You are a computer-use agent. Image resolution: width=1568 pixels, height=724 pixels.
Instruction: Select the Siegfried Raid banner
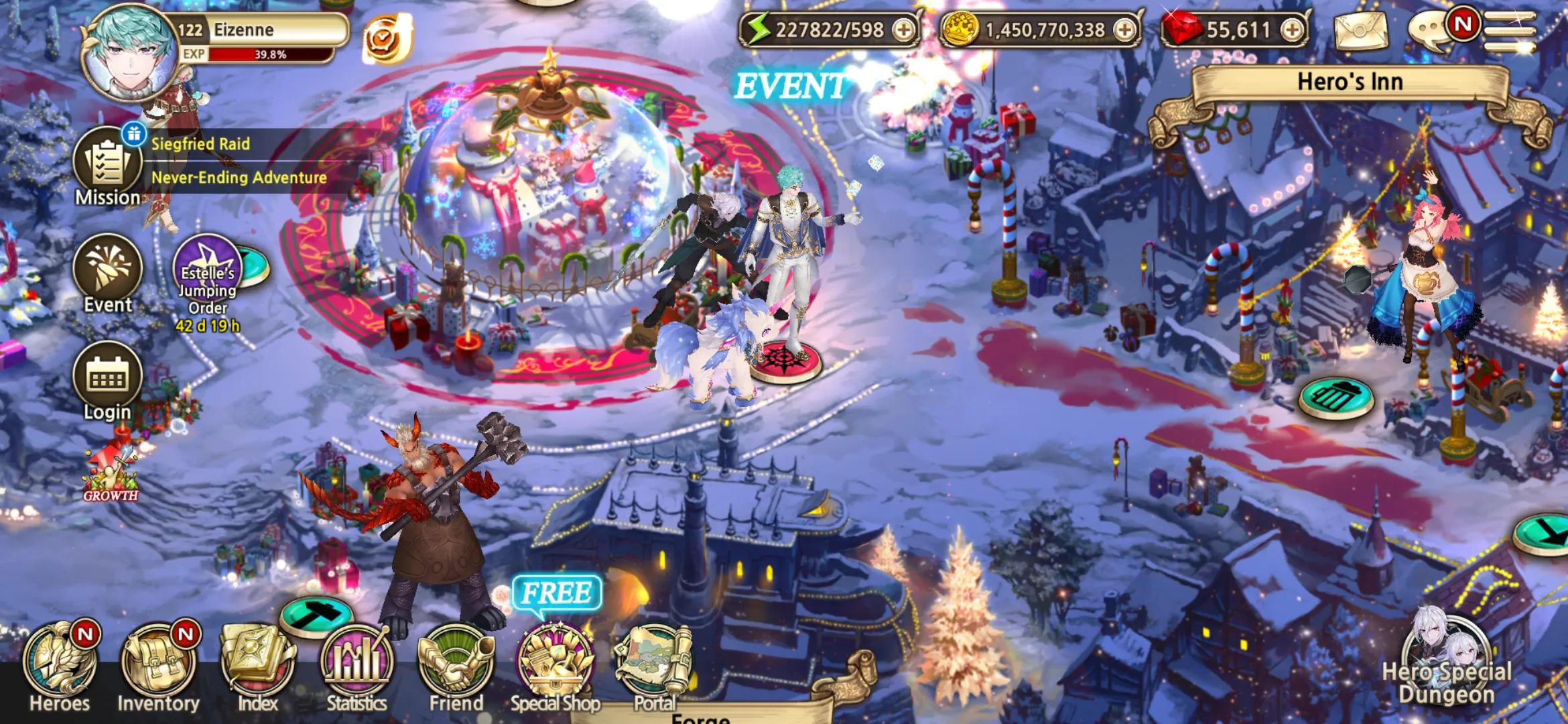[x=200, y=143]
